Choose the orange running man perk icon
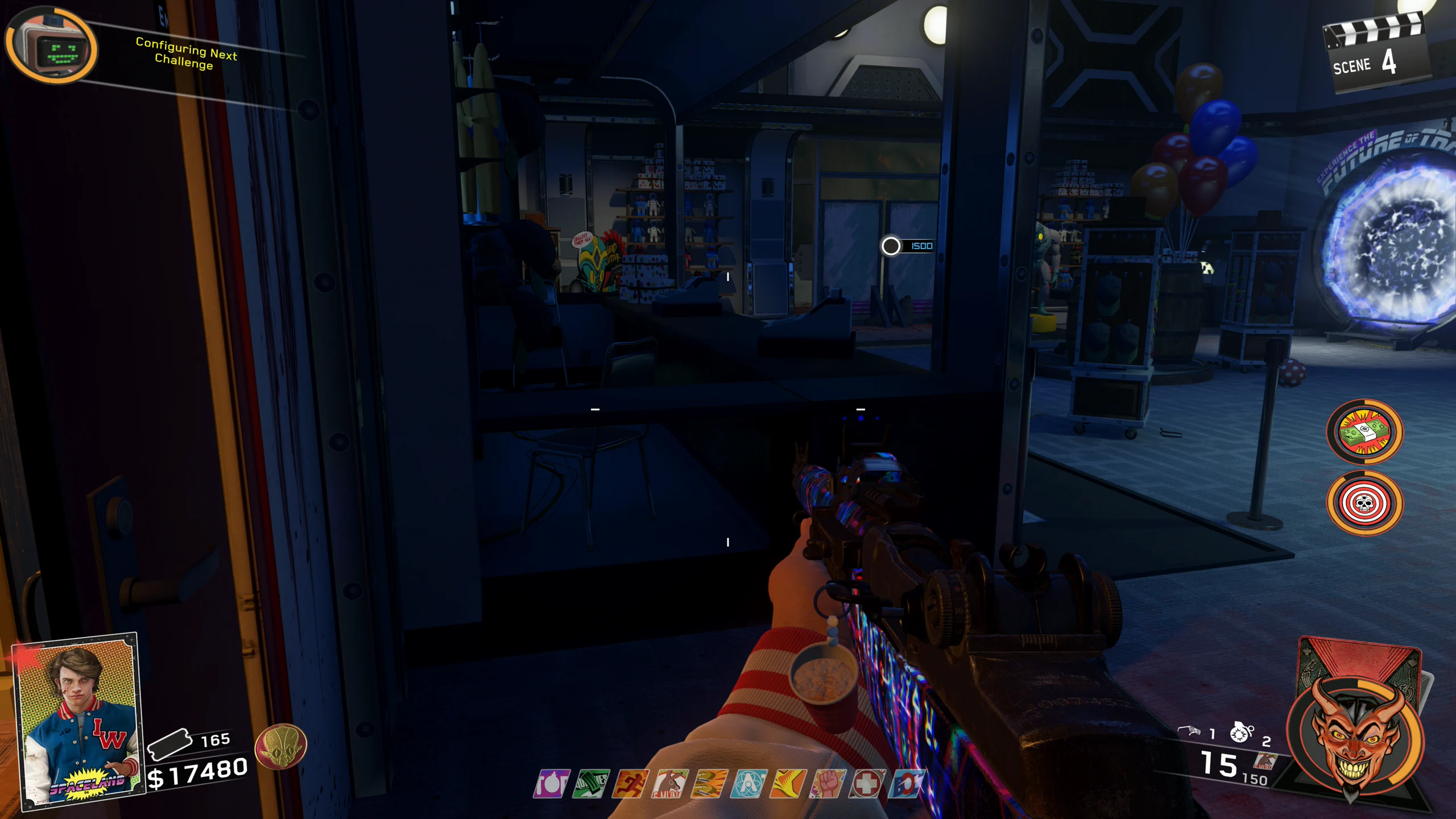The image size is (1456, 819). click(630, 784)
